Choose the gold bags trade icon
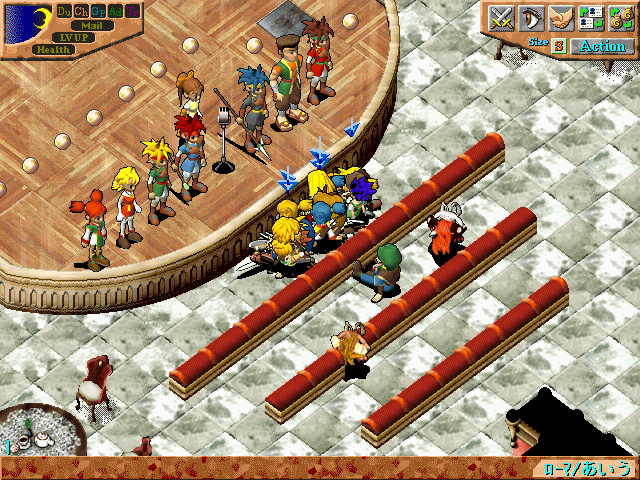 click(619, 18)
